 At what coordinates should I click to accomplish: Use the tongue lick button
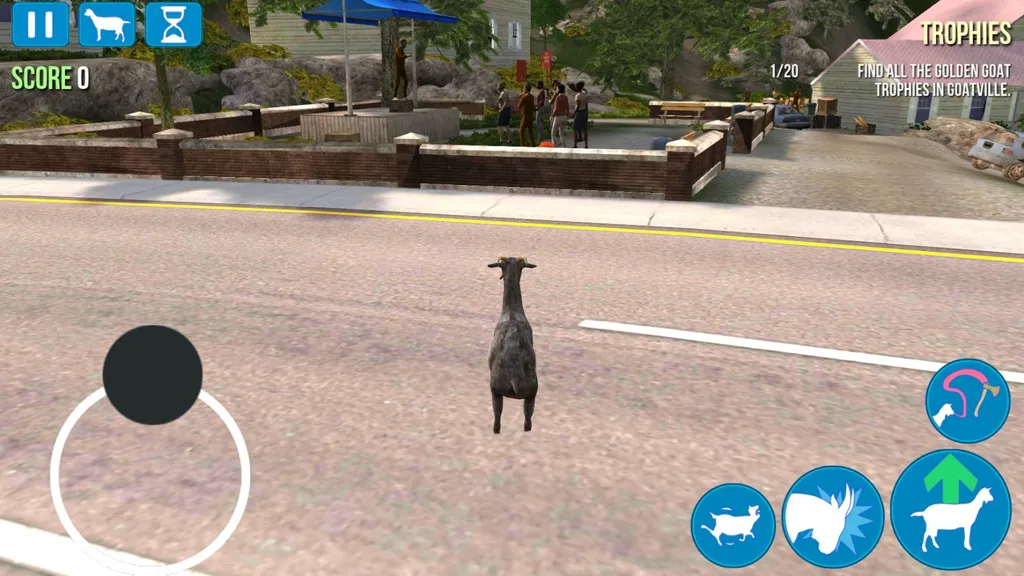pyautogui.click(x=967, y=401)
